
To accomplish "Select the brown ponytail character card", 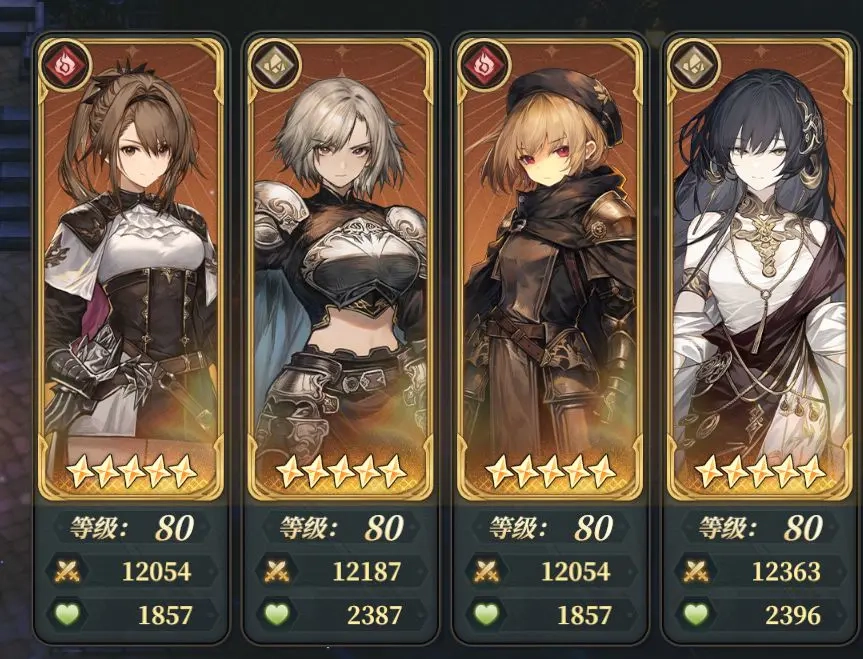I will [x=129, y=270].
